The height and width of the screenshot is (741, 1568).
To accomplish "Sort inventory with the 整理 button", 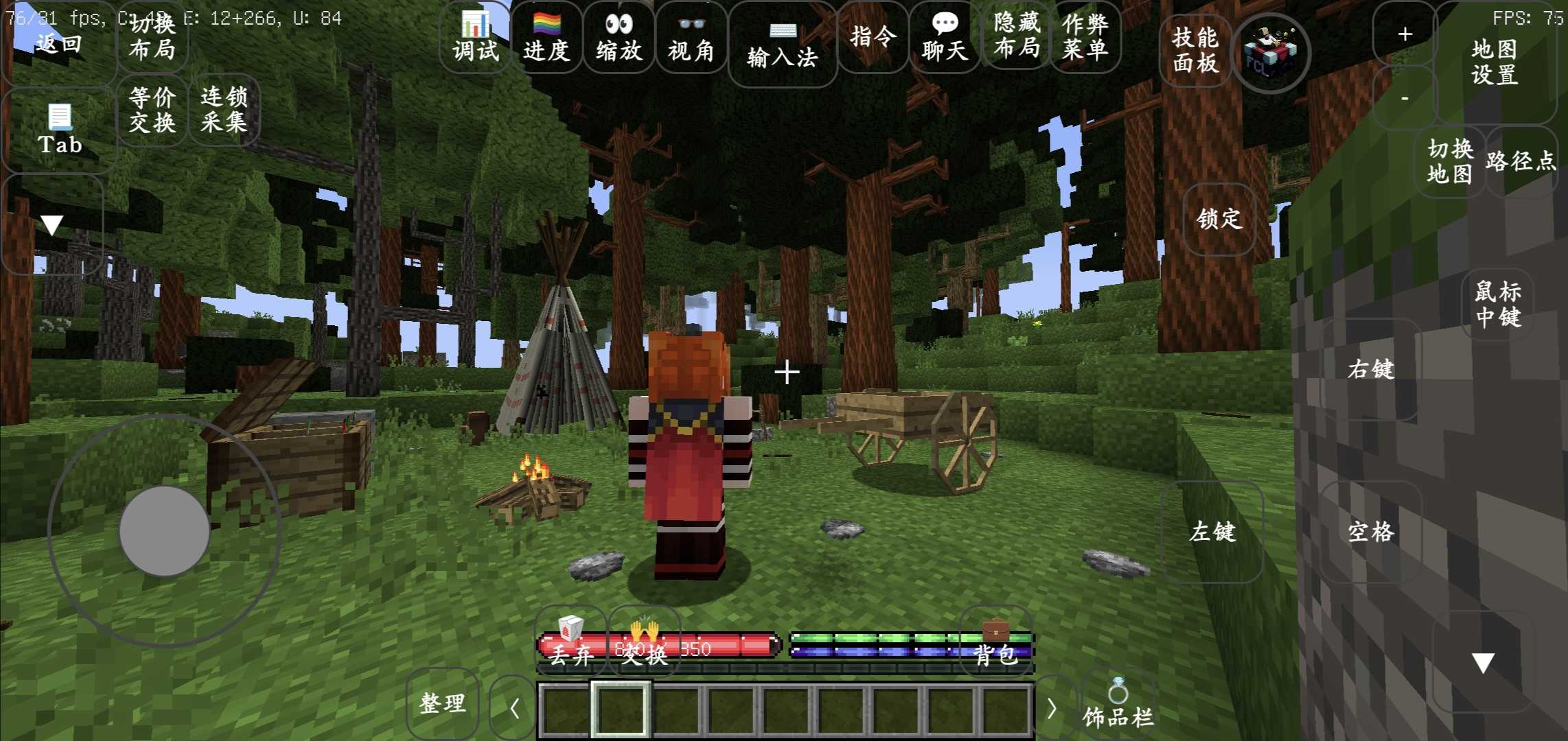I will 442,703.
